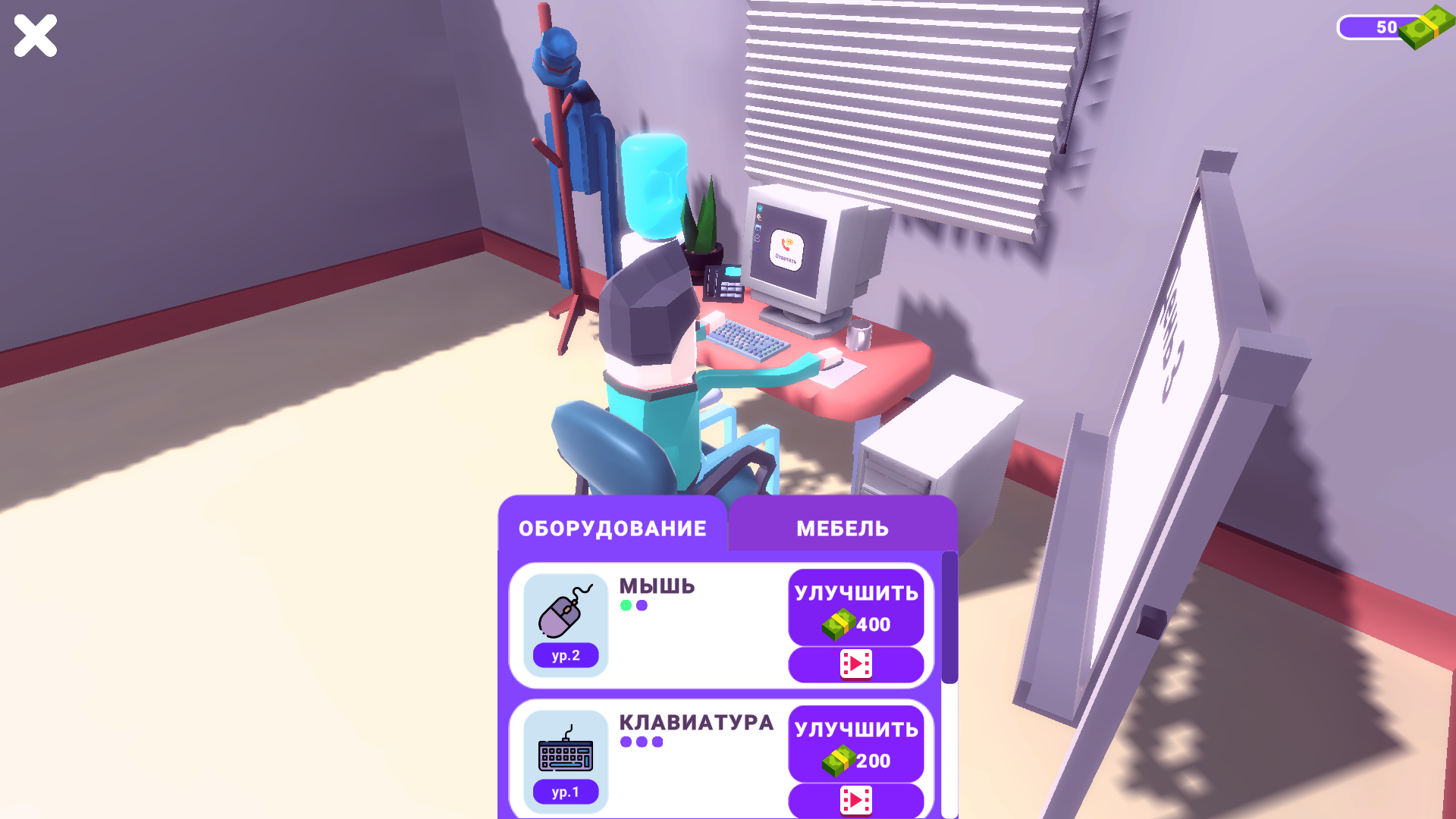Close the upgrade panel with the X

click(35, 35)
